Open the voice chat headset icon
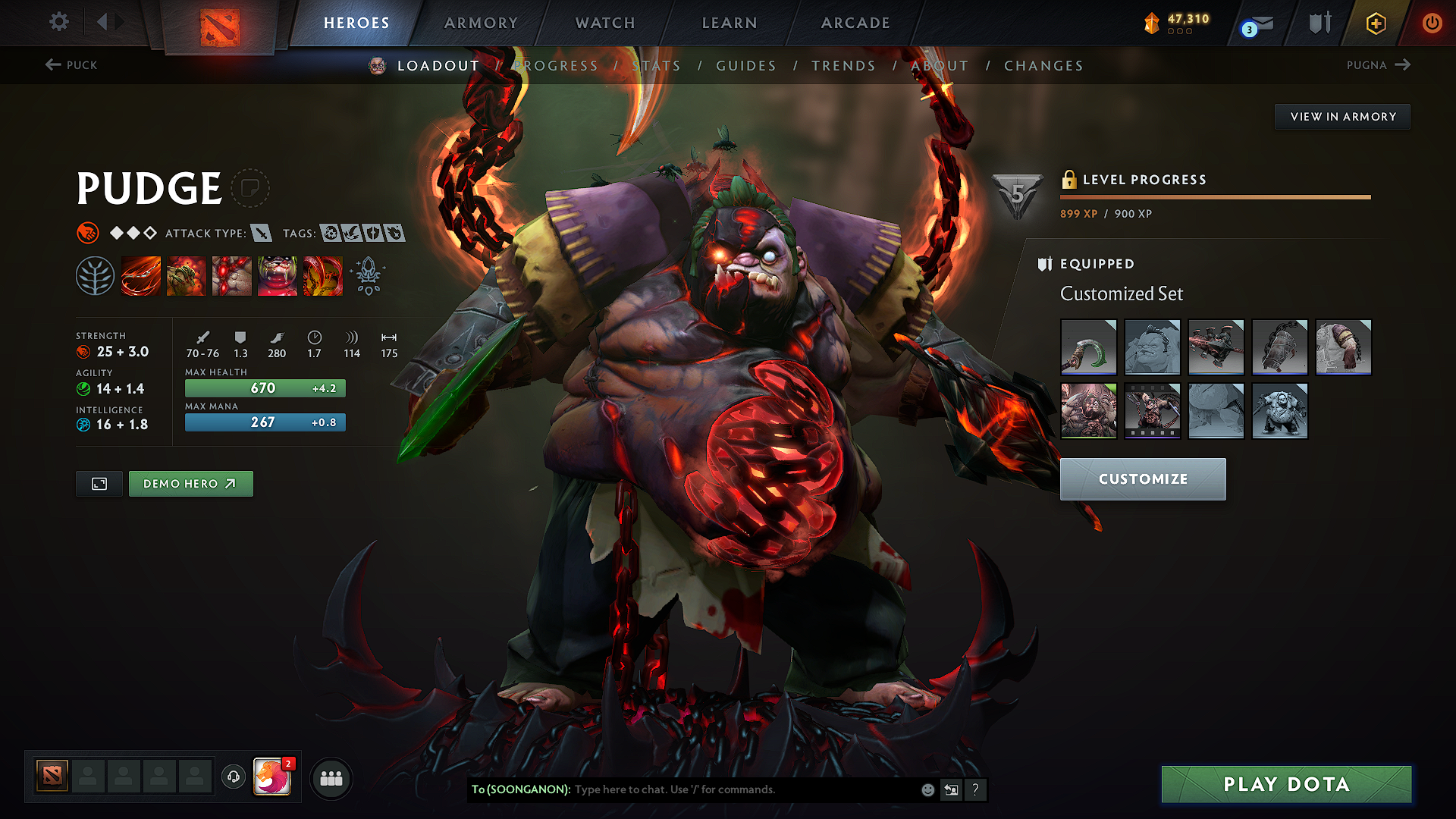Screen dimensions: 1456x819 point(233,777)
